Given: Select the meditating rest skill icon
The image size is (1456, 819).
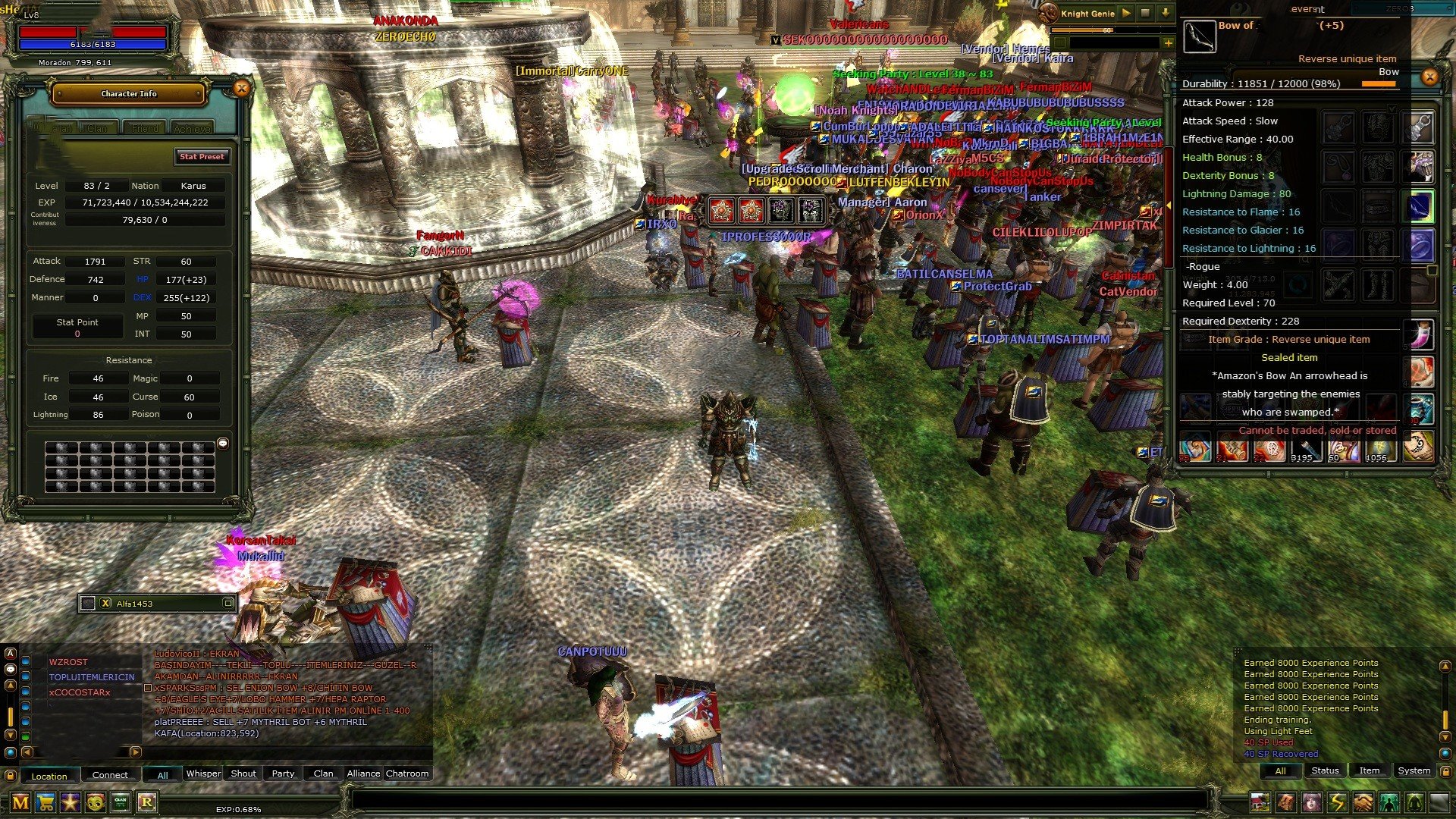Looking at the screenshot, I should 1414,802.
